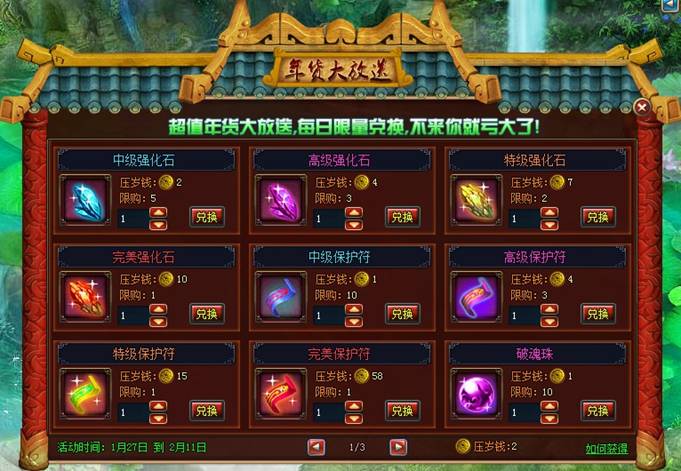The height and width of the screenshot is (471, 681).
Task: Go to the next shop page
Action: [x=398, y=447]
